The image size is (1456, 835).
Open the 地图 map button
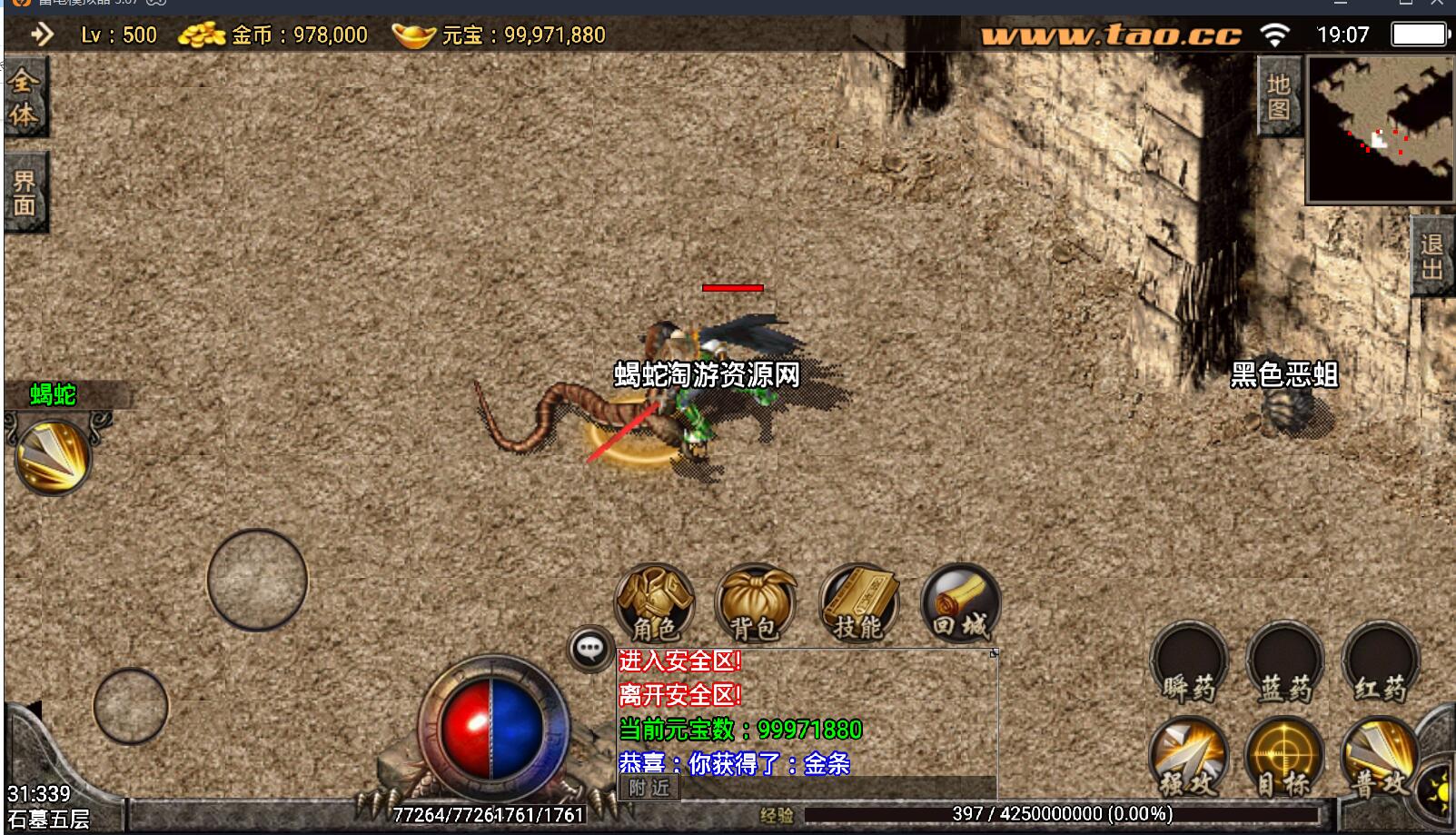pos(1279,97)
